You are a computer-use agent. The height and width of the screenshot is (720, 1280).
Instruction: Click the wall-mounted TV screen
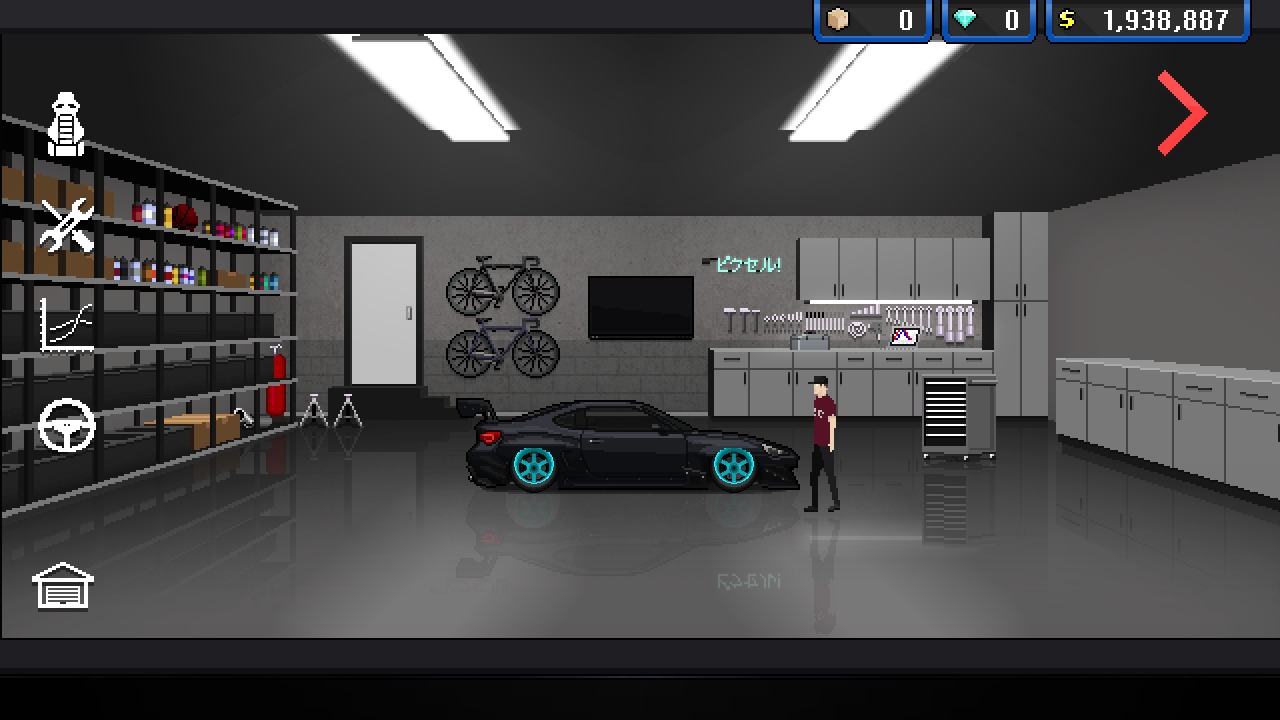643,305
